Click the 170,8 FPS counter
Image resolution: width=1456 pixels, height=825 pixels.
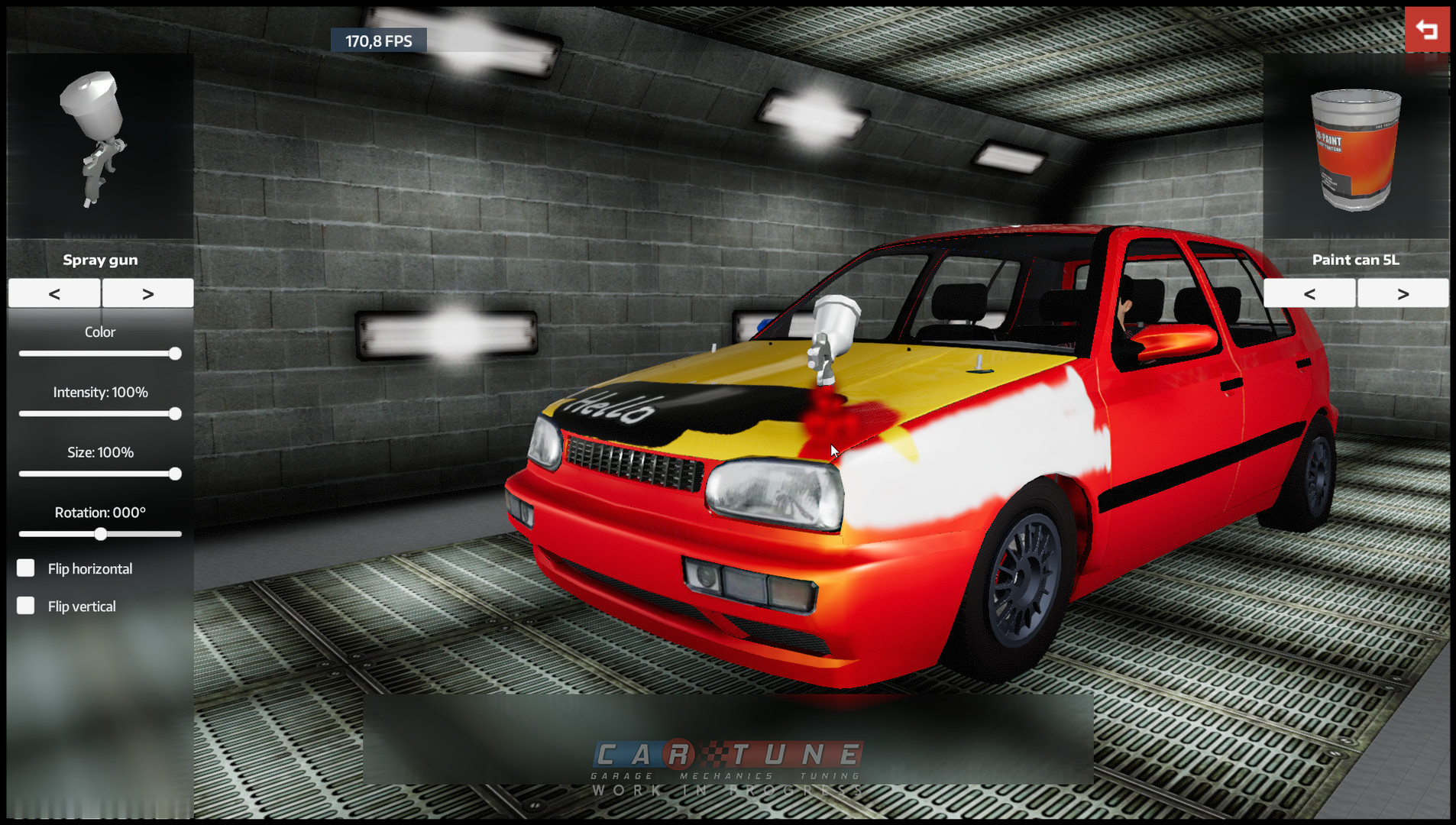(378, 40)
